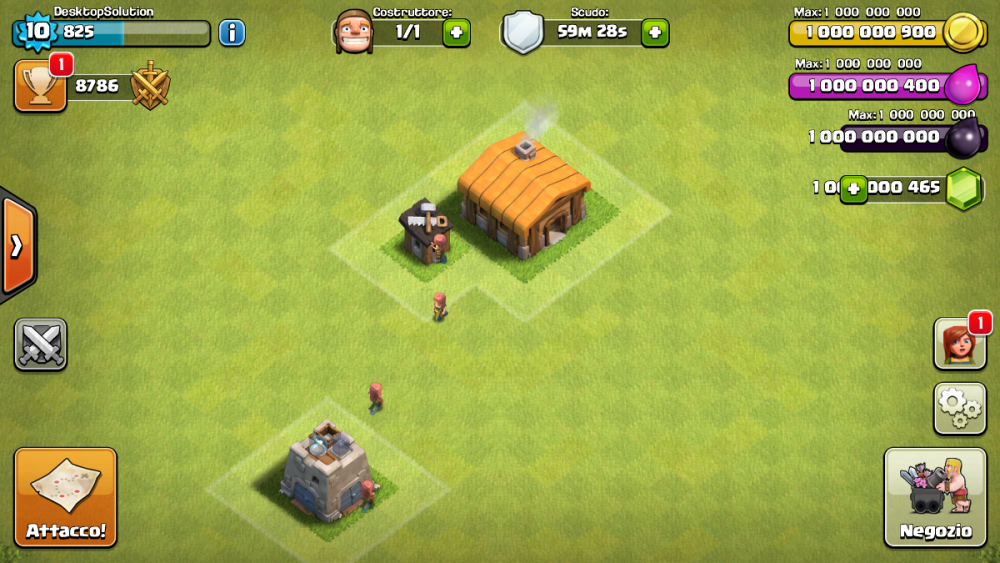Open the crossed swords clan war button
The height and width of the screenshot is (563, 1000).
(41, 344)
